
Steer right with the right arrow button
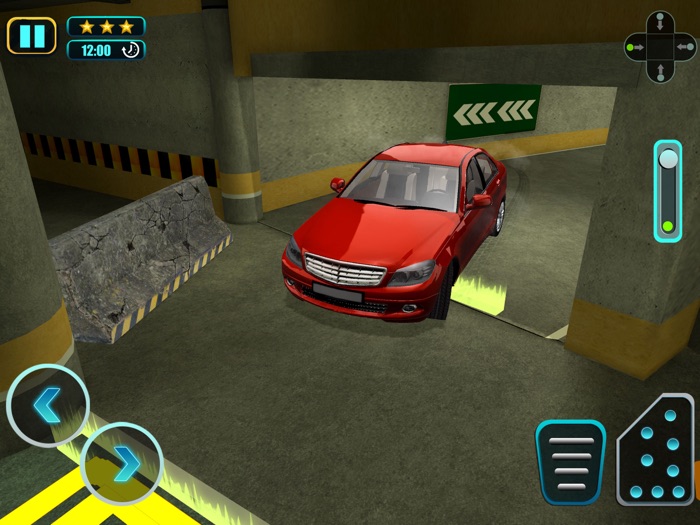point(121,463)
